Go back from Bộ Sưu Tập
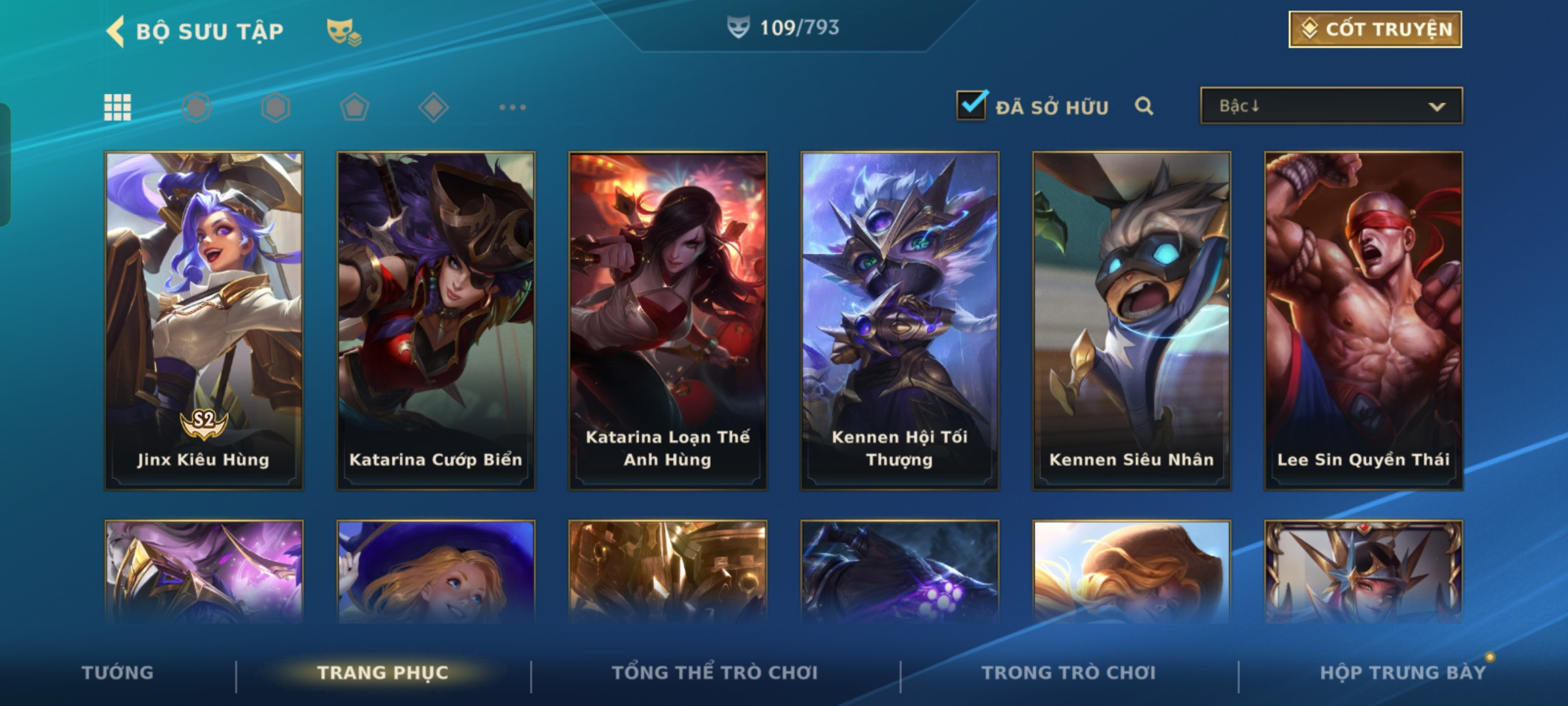 point(116,31)
